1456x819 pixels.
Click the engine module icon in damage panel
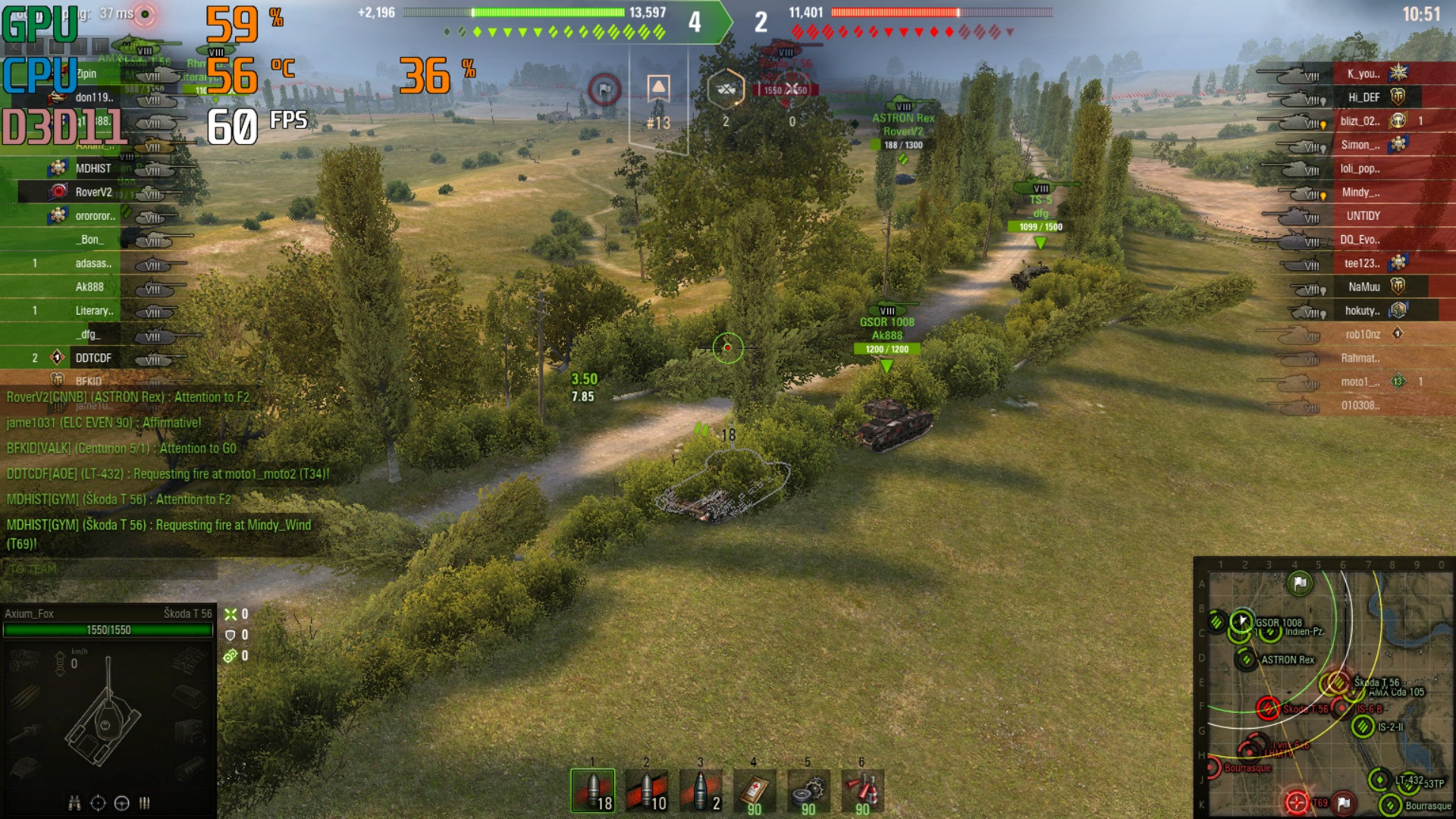pyautogui.click(x=26, y=661)
